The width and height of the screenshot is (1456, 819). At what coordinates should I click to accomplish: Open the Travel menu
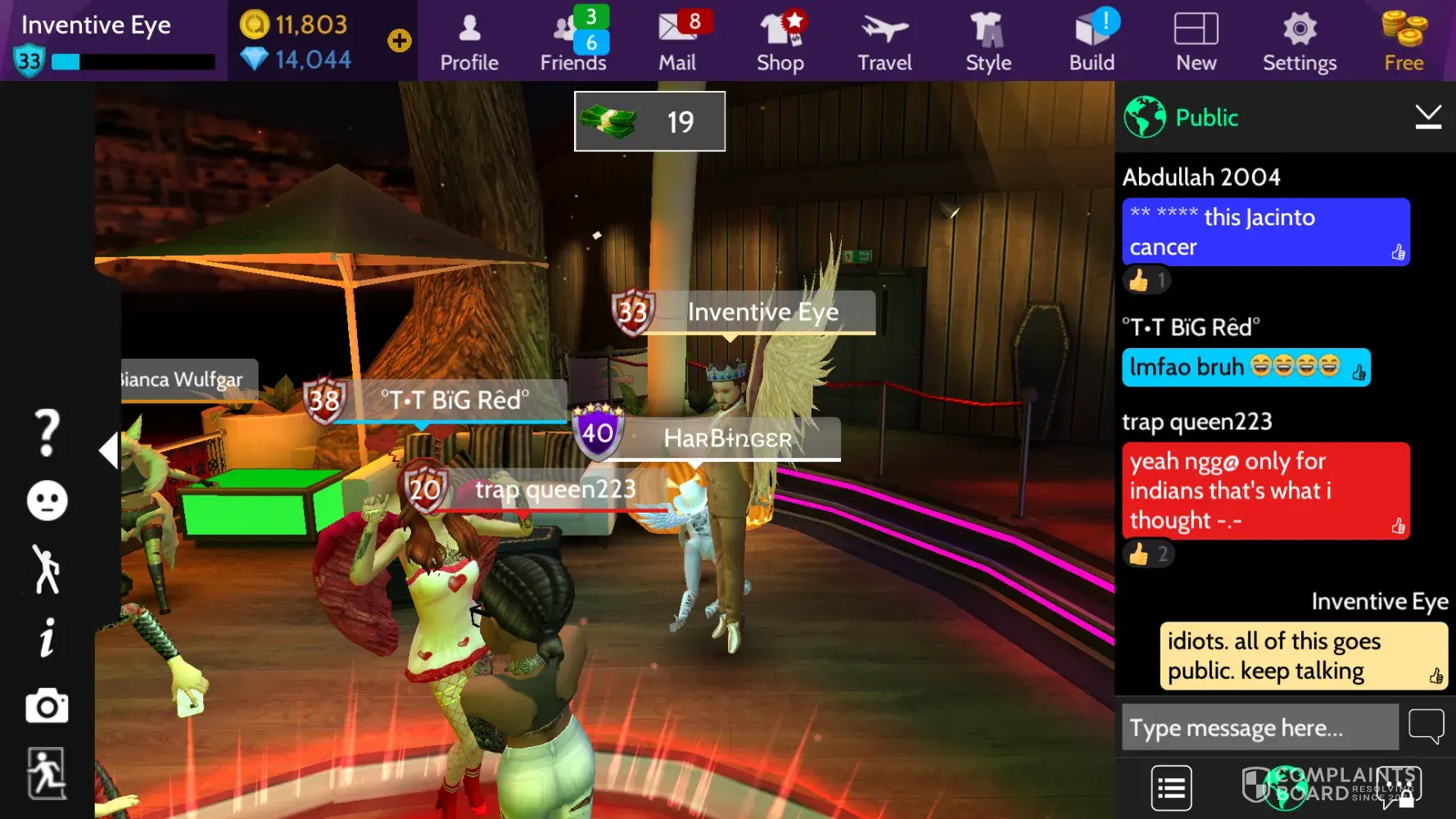884,41
